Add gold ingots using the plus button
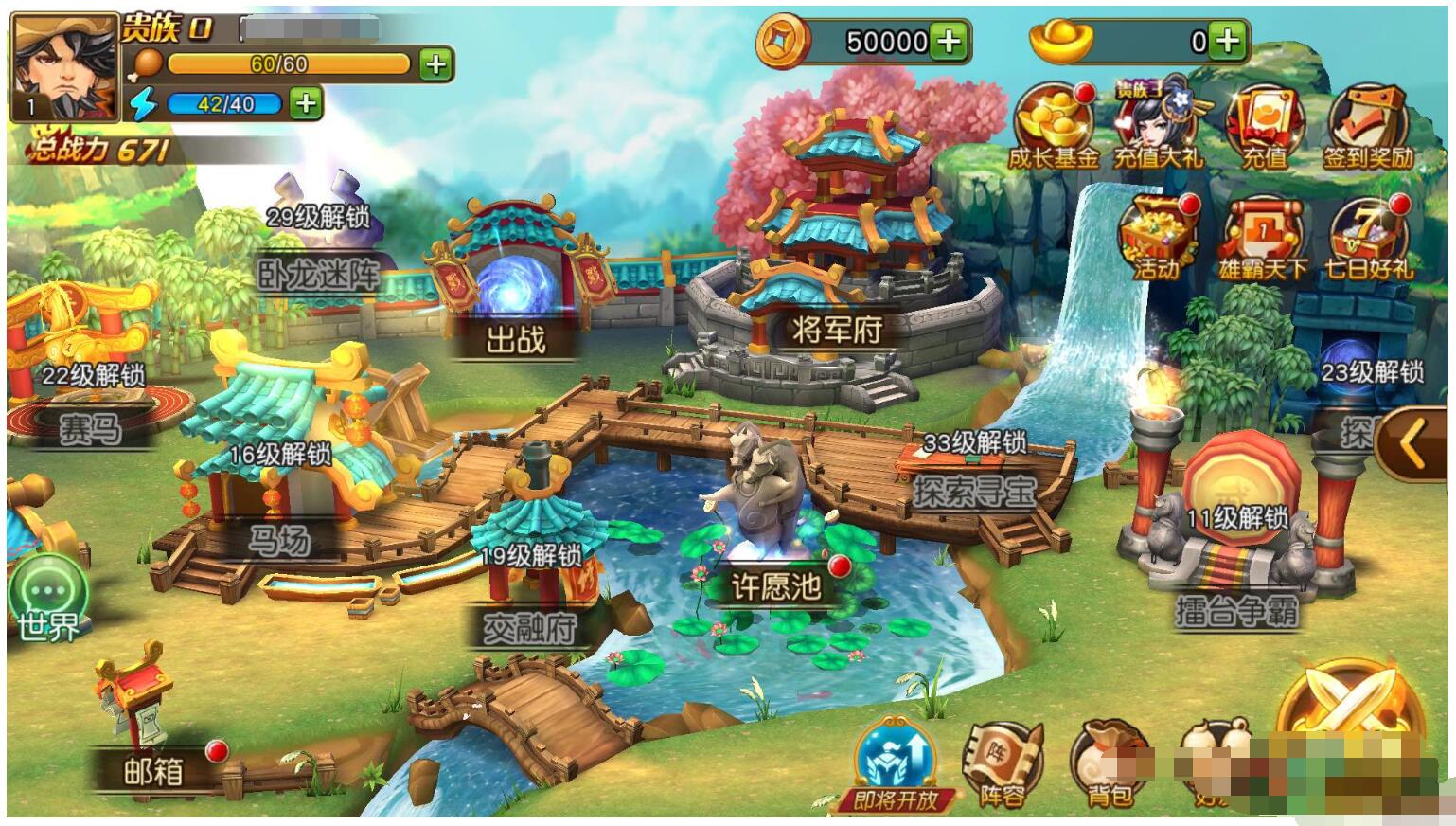The width and height of the screenshot is (1456, 826). pos(1228,41)
